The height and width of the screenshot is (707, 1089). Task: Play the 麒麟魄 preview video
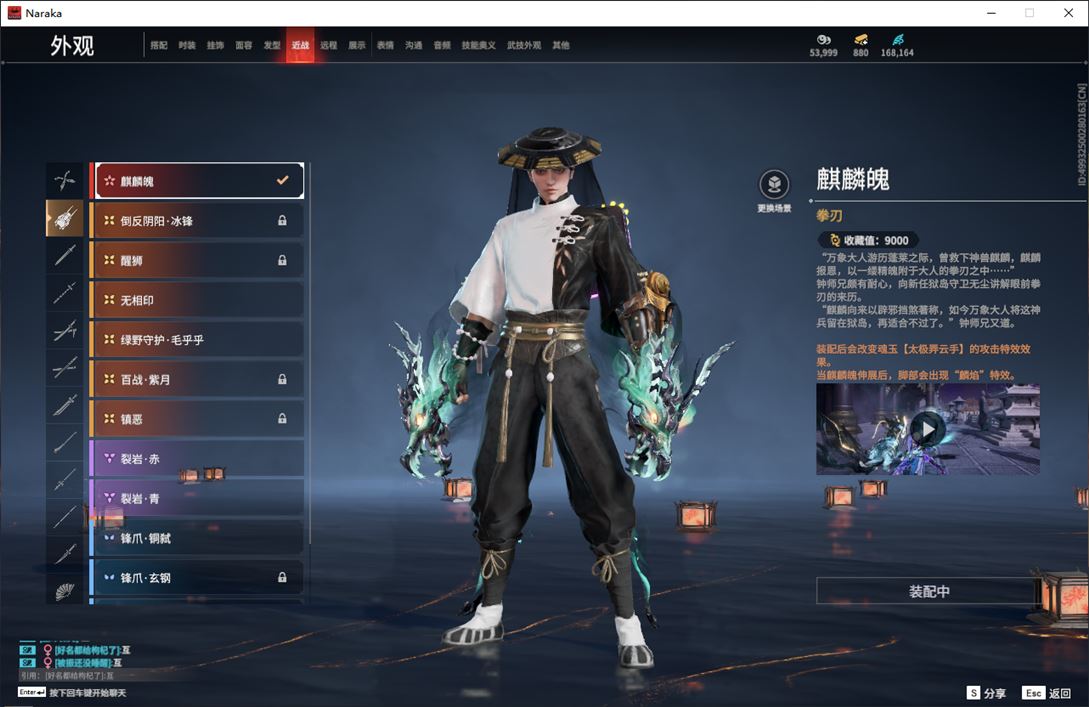point(928,430)
